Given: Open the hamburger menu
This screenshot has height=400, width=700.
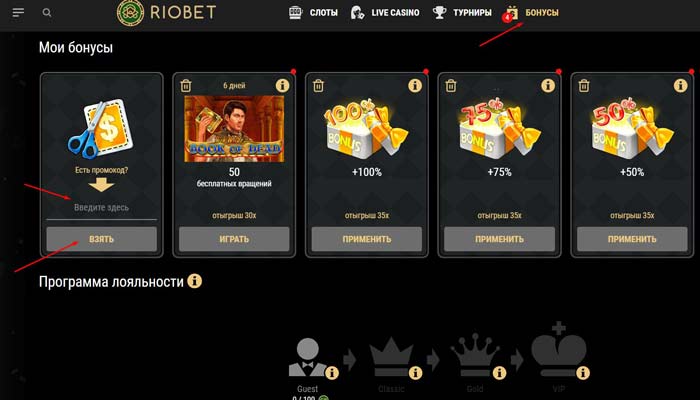Looking at the screenshot, I should 18,13.
